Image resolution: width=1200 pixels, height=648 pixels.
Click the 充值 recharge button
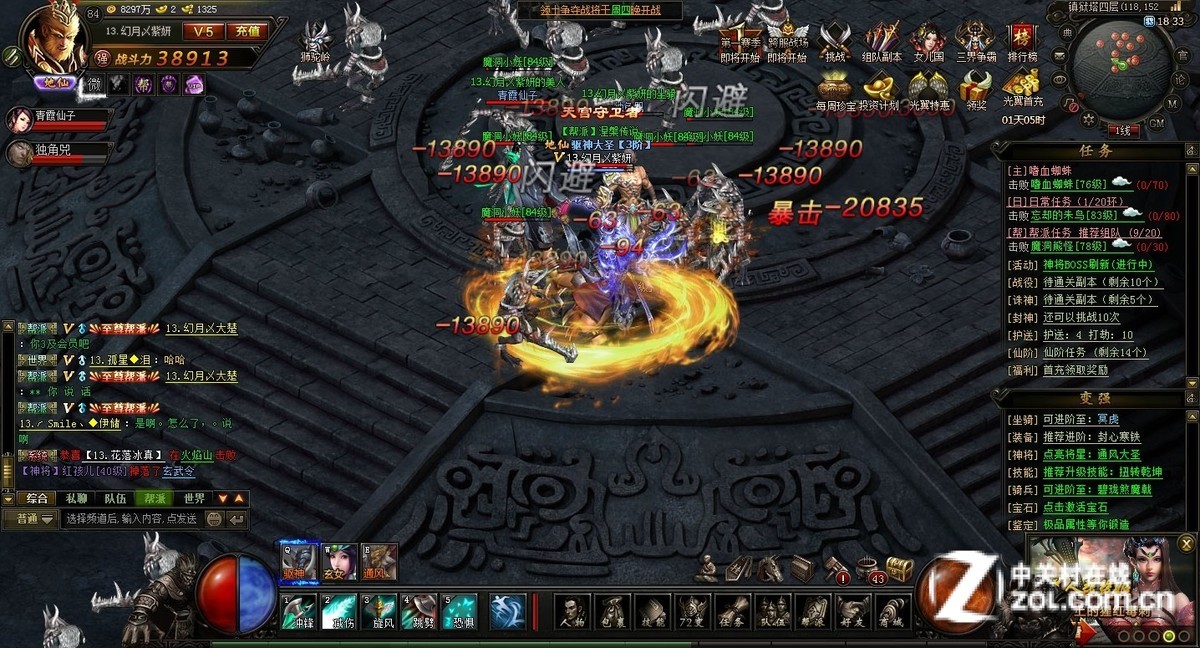(x=247, y=32)
